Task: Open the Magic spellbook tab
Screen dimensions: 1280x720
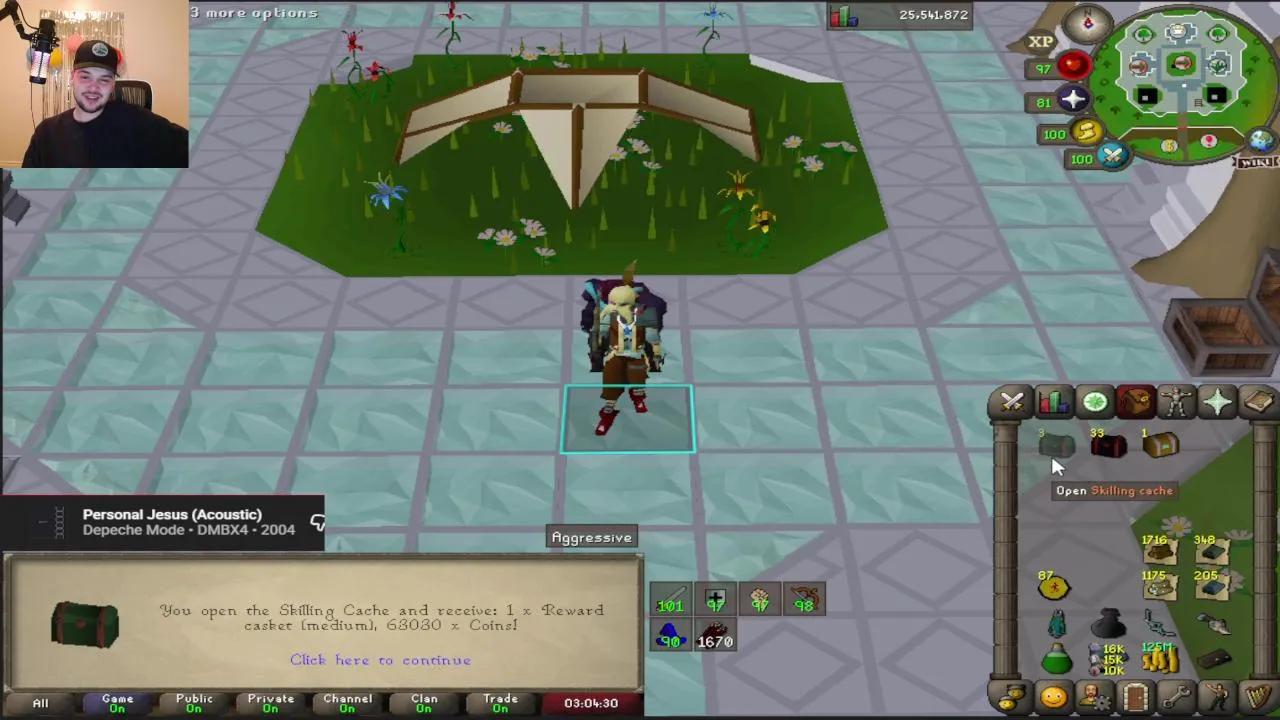Action: point(1258,402)
